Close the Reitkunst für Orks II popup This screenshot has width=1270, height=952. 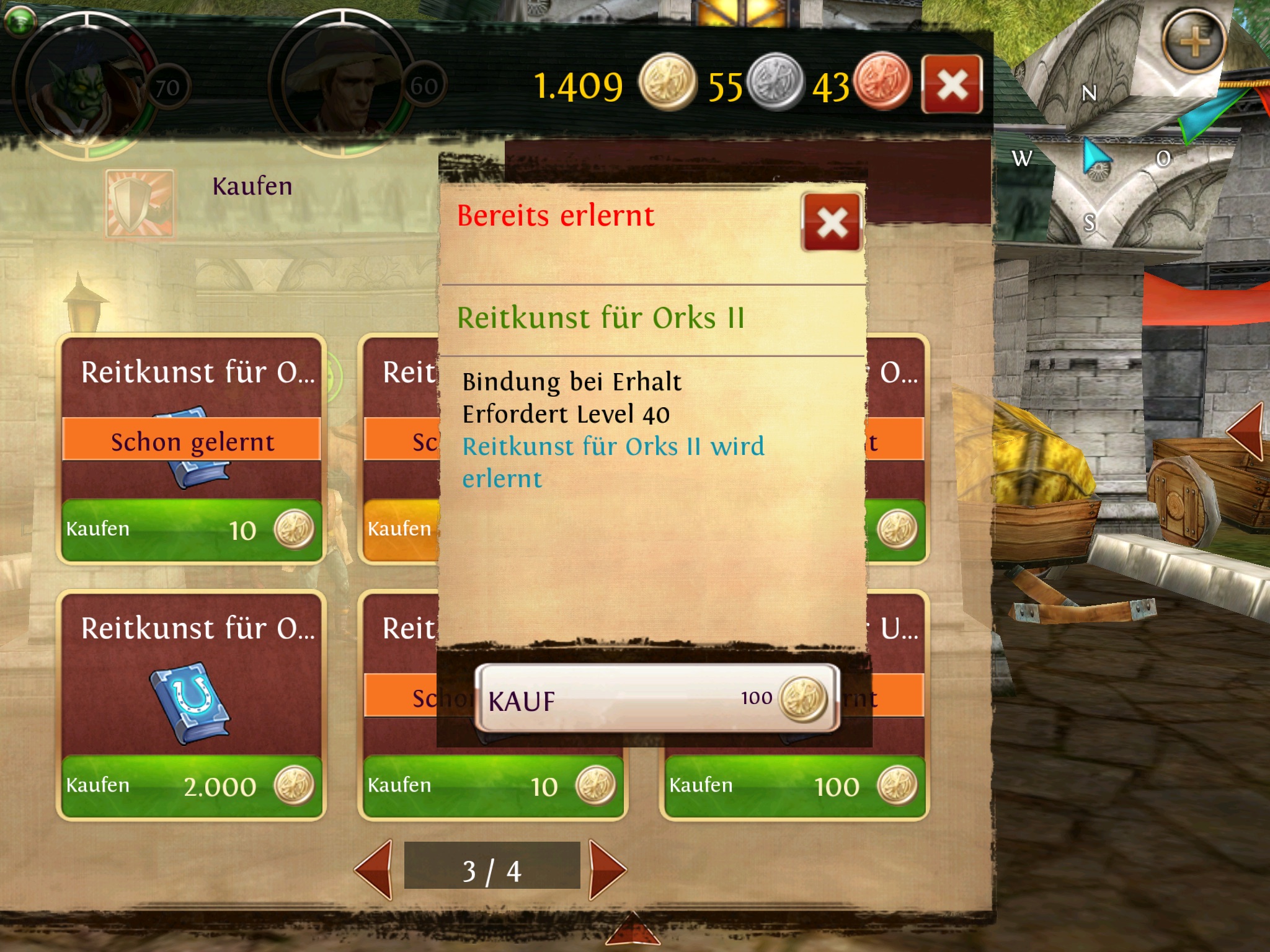coord(832,222)
